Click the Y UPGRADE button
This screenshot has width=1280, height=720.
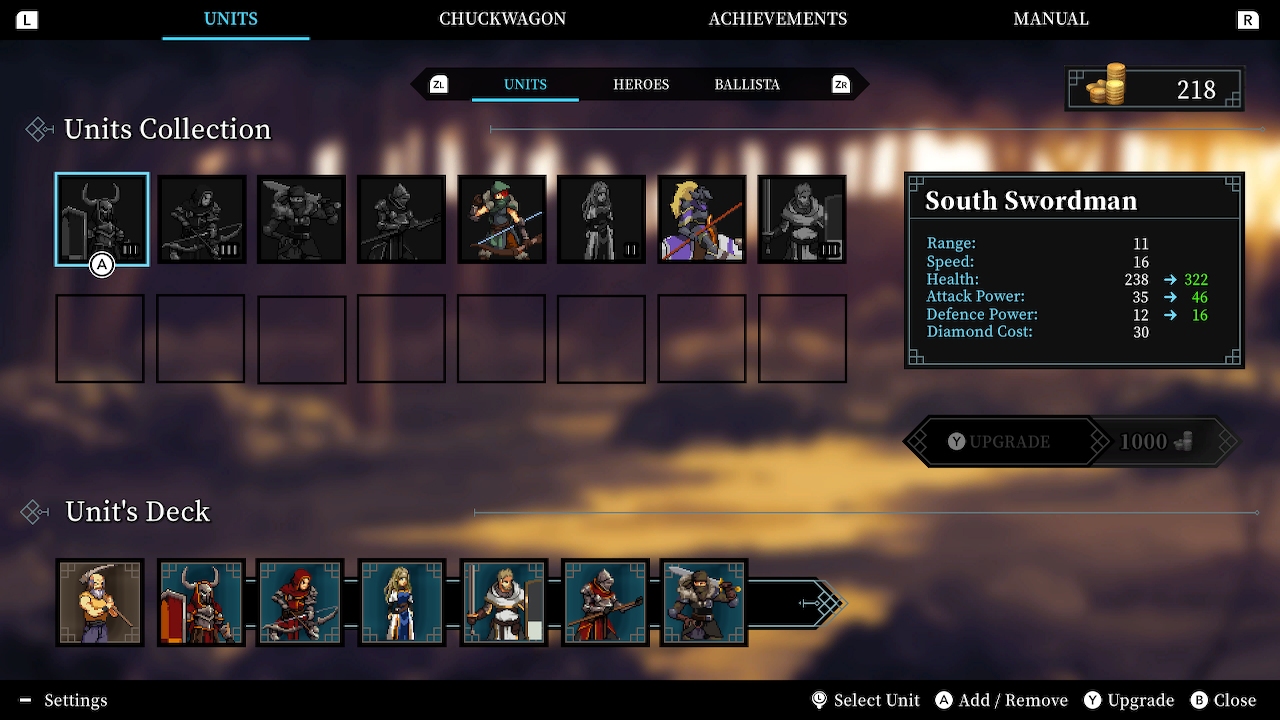click(1000, 441)
